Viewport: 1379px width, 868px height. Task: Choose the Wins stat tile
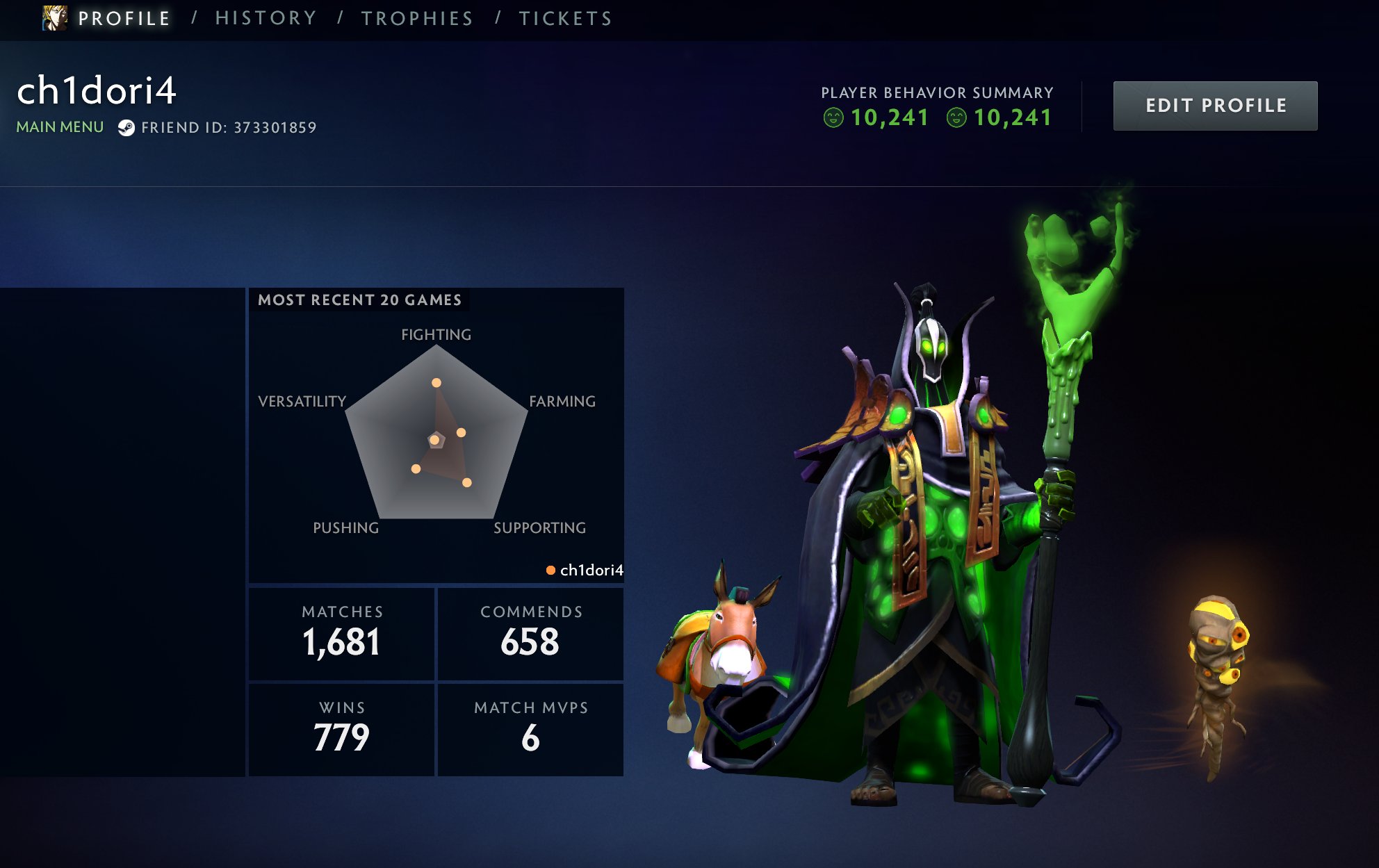click(x=342, y=729)
